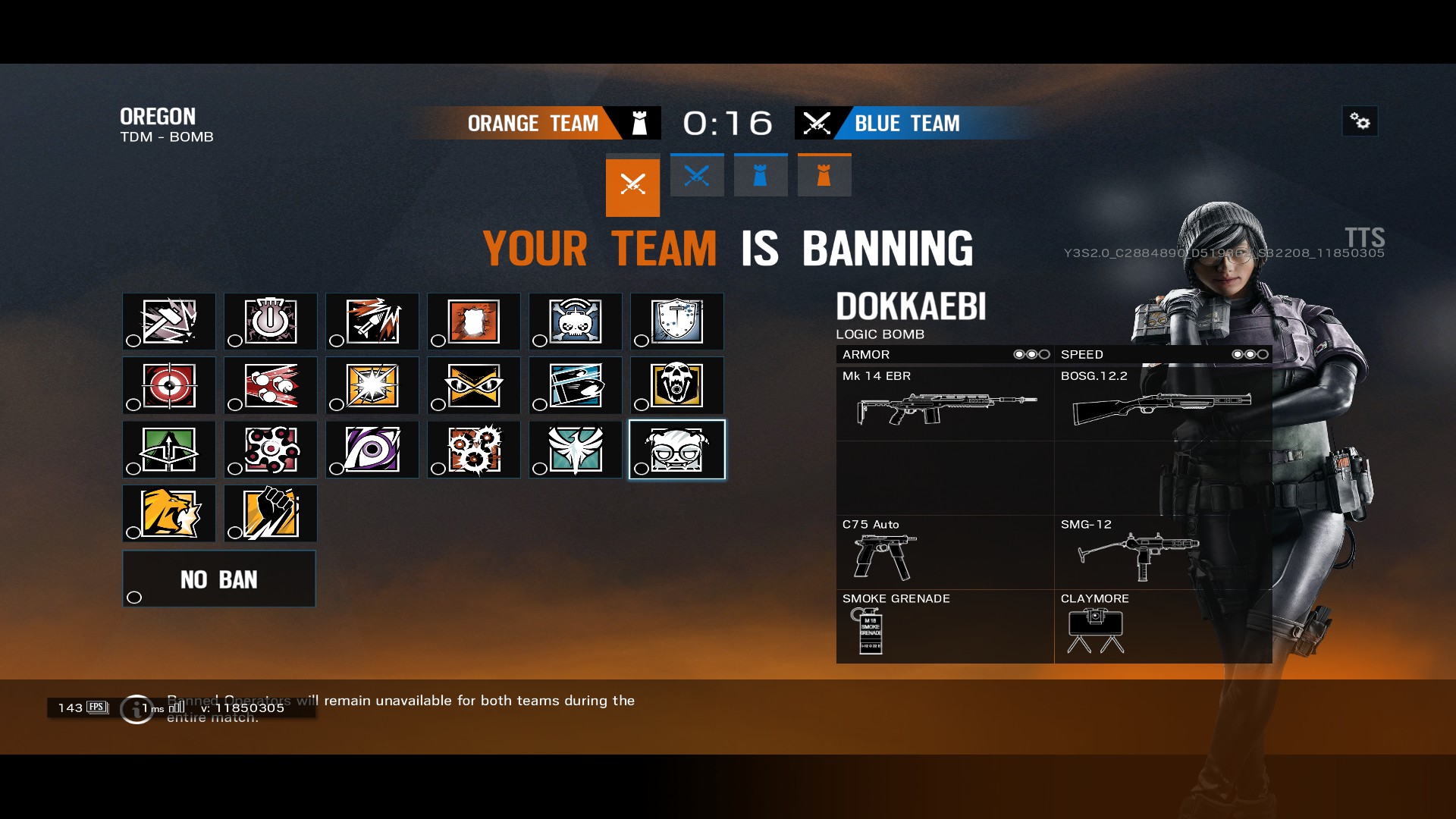Select Sledge's breaching hammer icon

pyautogui.click(x=169, y=322)
